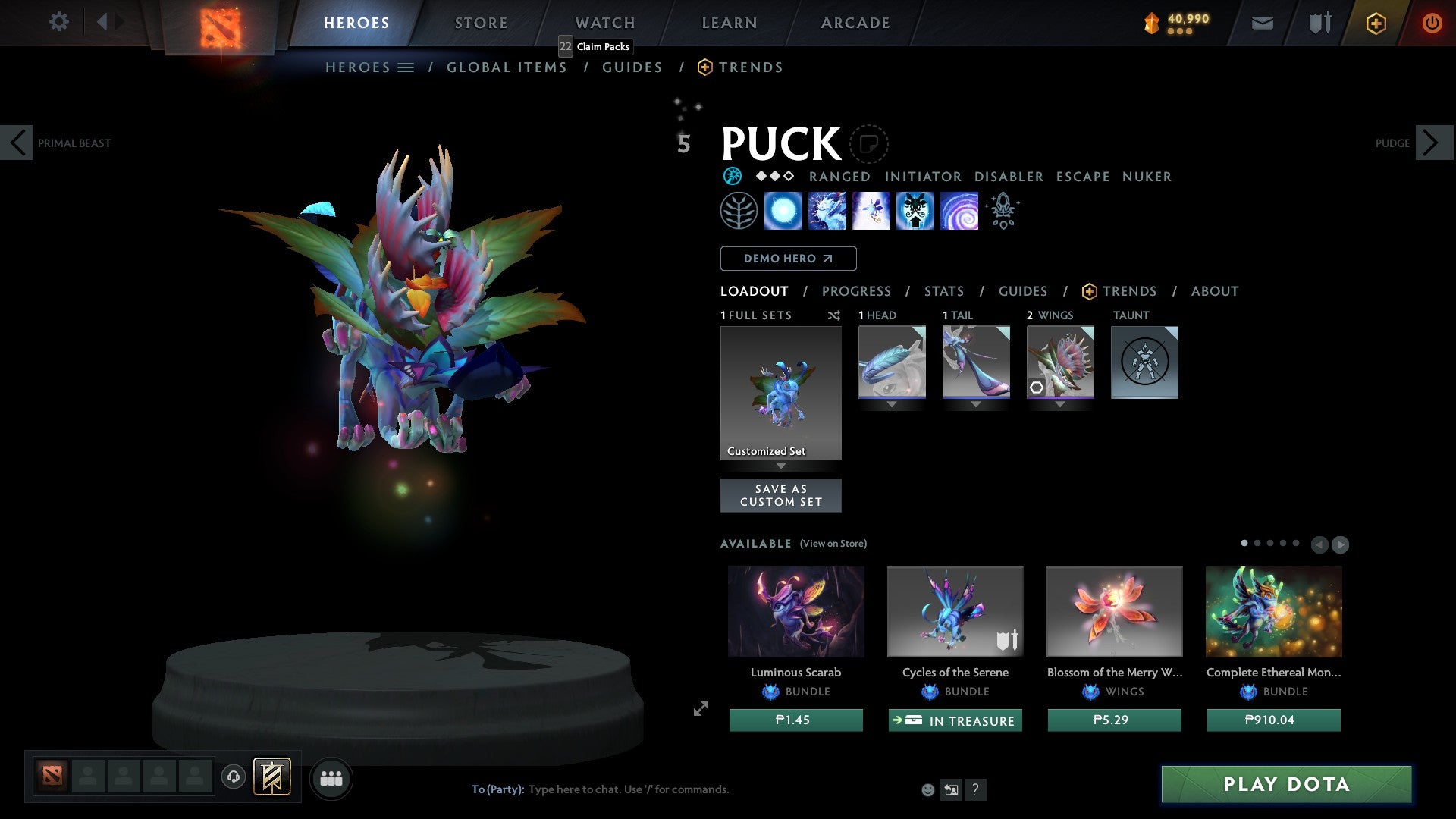This screenshot has height=819, width=1456.
Task: Click the power button logout icon
Action: 1432,23
